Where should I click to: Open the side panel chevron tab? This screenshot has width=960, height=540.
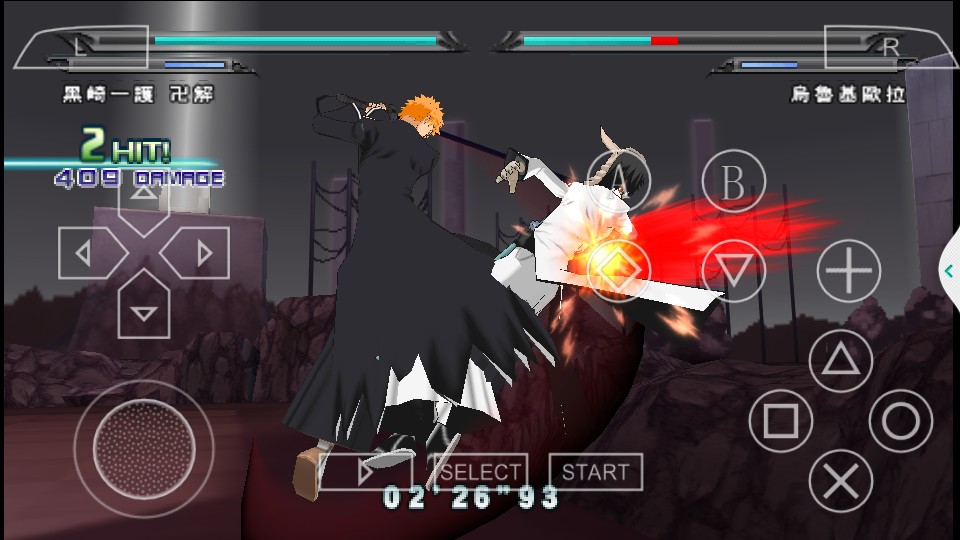(x=949, y=270)
